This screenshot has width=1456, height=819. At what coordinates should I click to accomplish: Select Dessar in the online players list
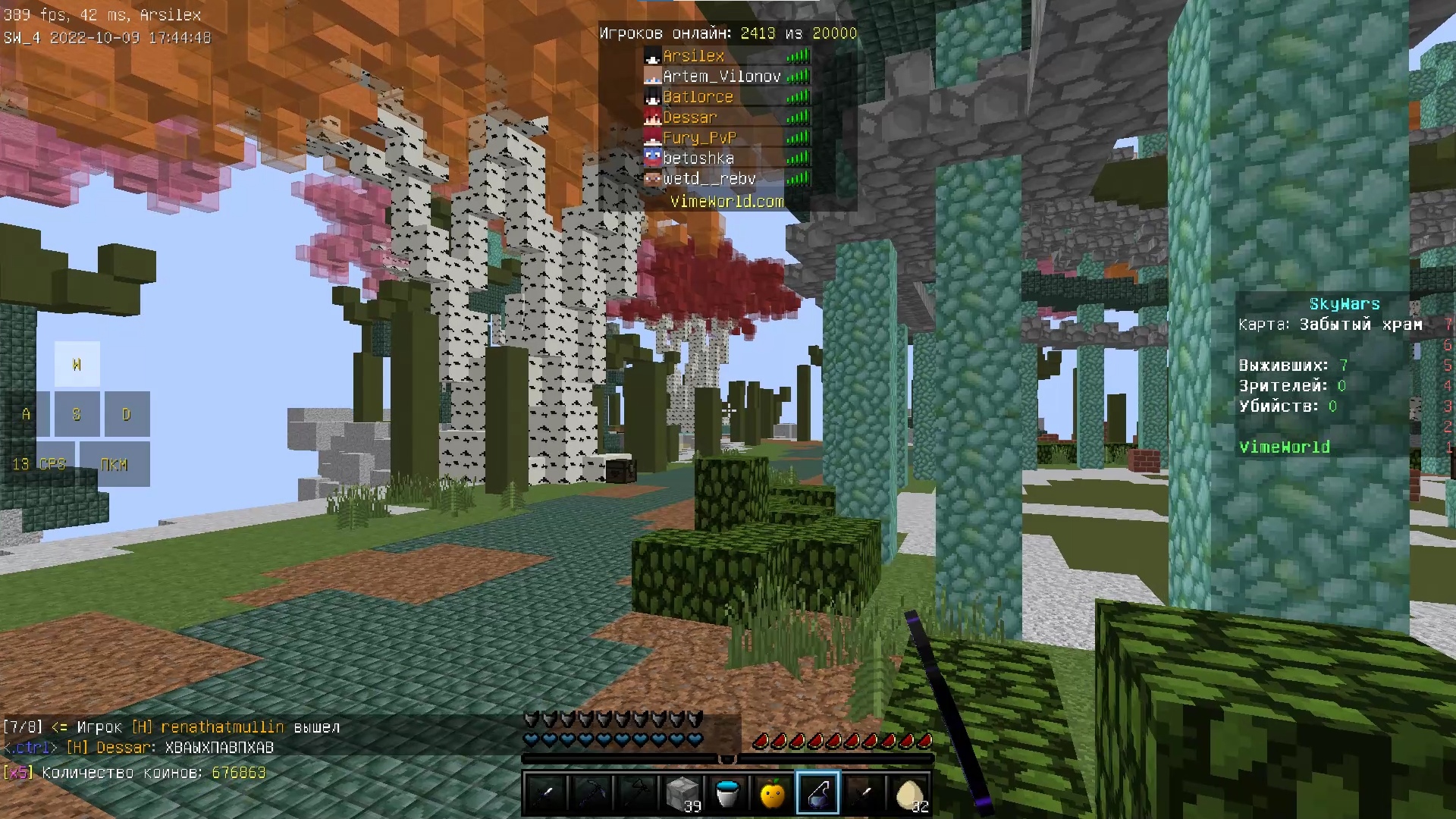689,118
